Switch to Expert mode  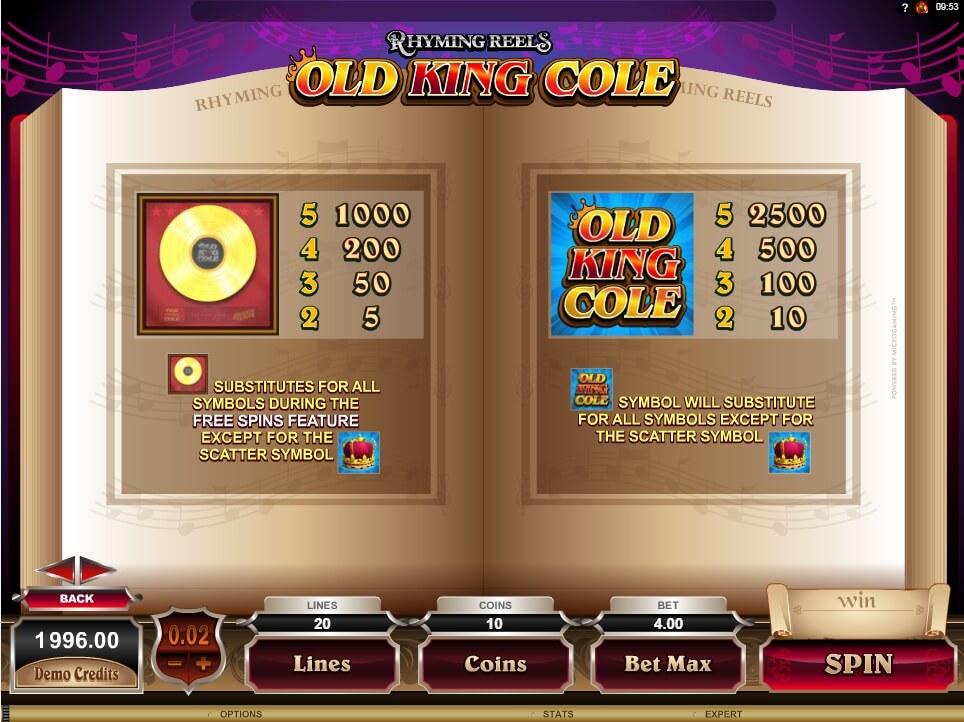(x=723, y=714)
